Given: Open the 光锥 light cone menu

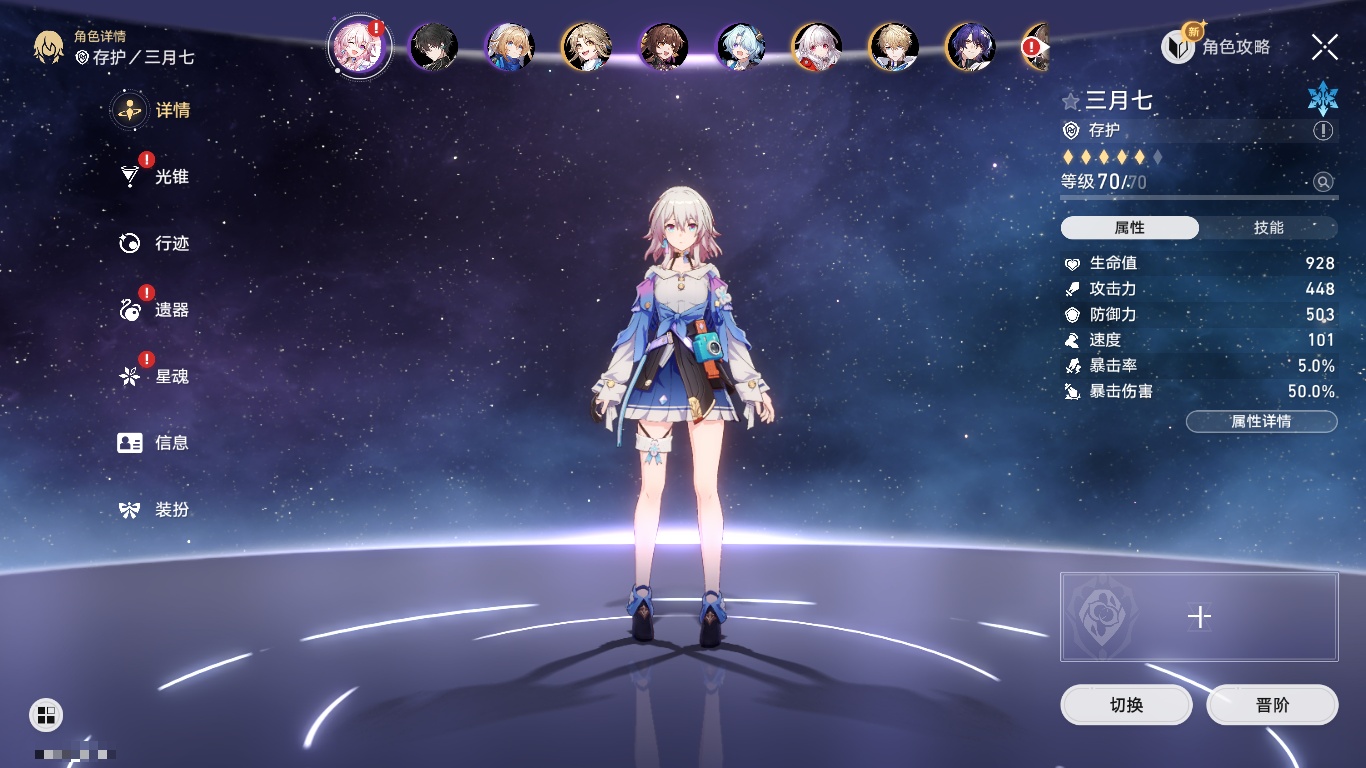Looking at the screenshot, I should point(155,177).
